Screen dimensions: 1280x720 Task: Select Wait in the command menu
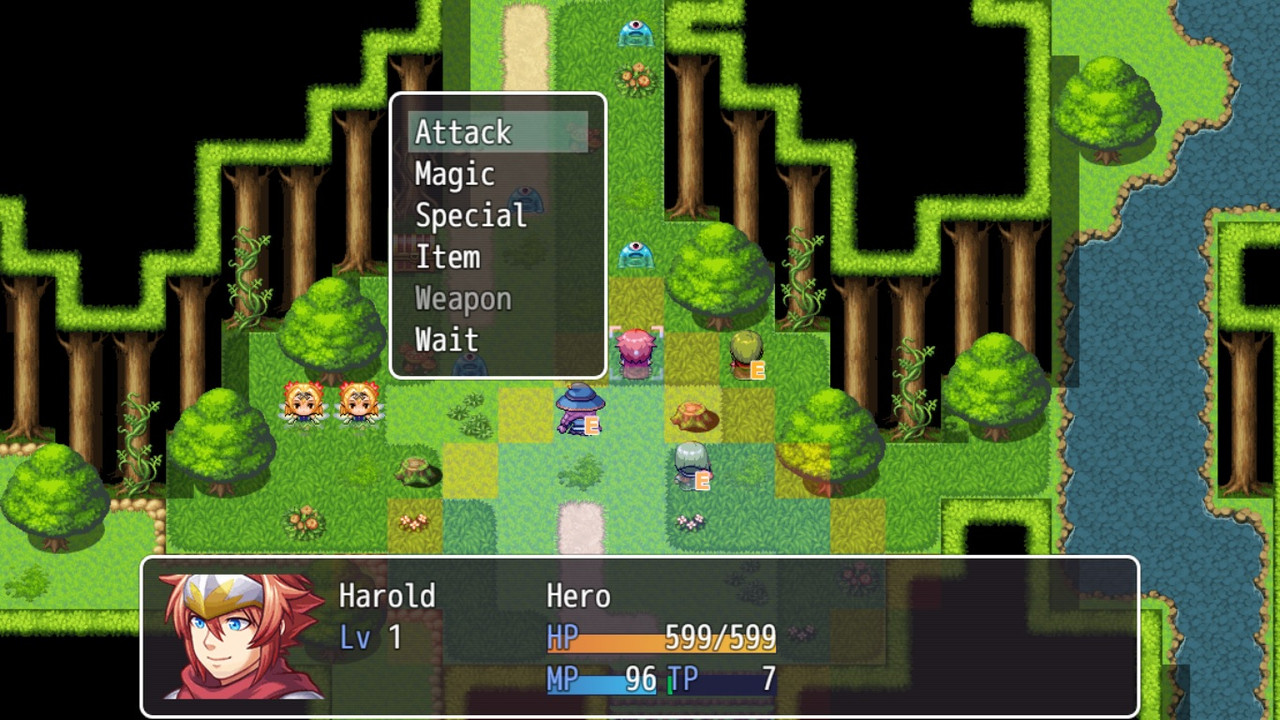click(x=446, y=340)
